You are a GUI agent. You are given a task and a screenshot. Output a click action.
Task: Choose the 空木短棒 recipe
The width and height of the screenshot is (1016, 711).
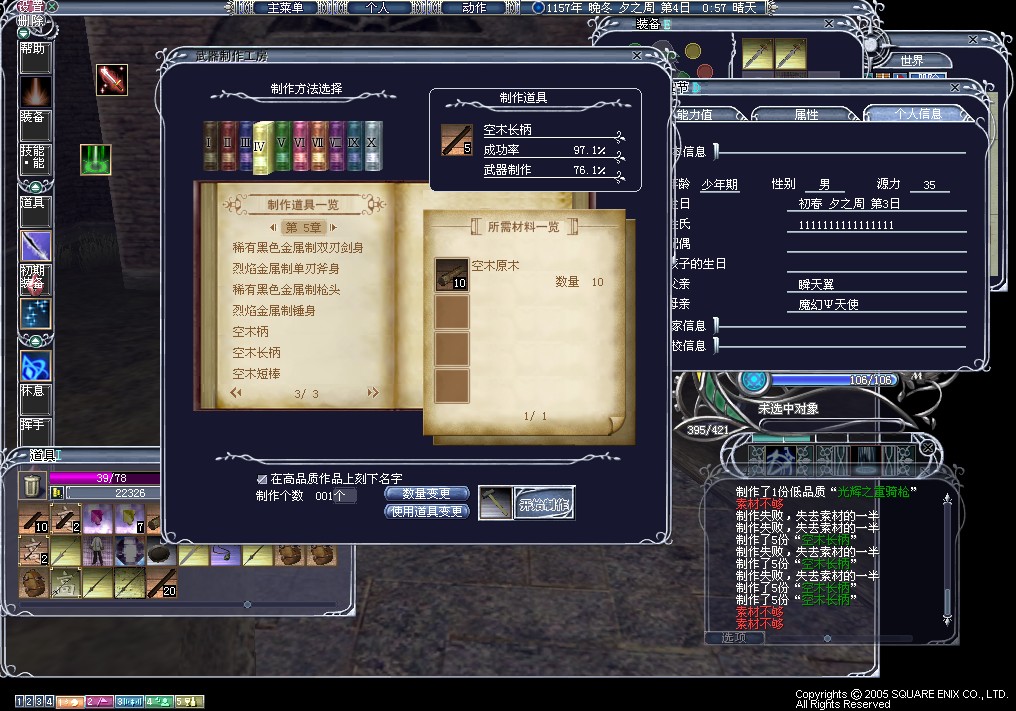257,373
